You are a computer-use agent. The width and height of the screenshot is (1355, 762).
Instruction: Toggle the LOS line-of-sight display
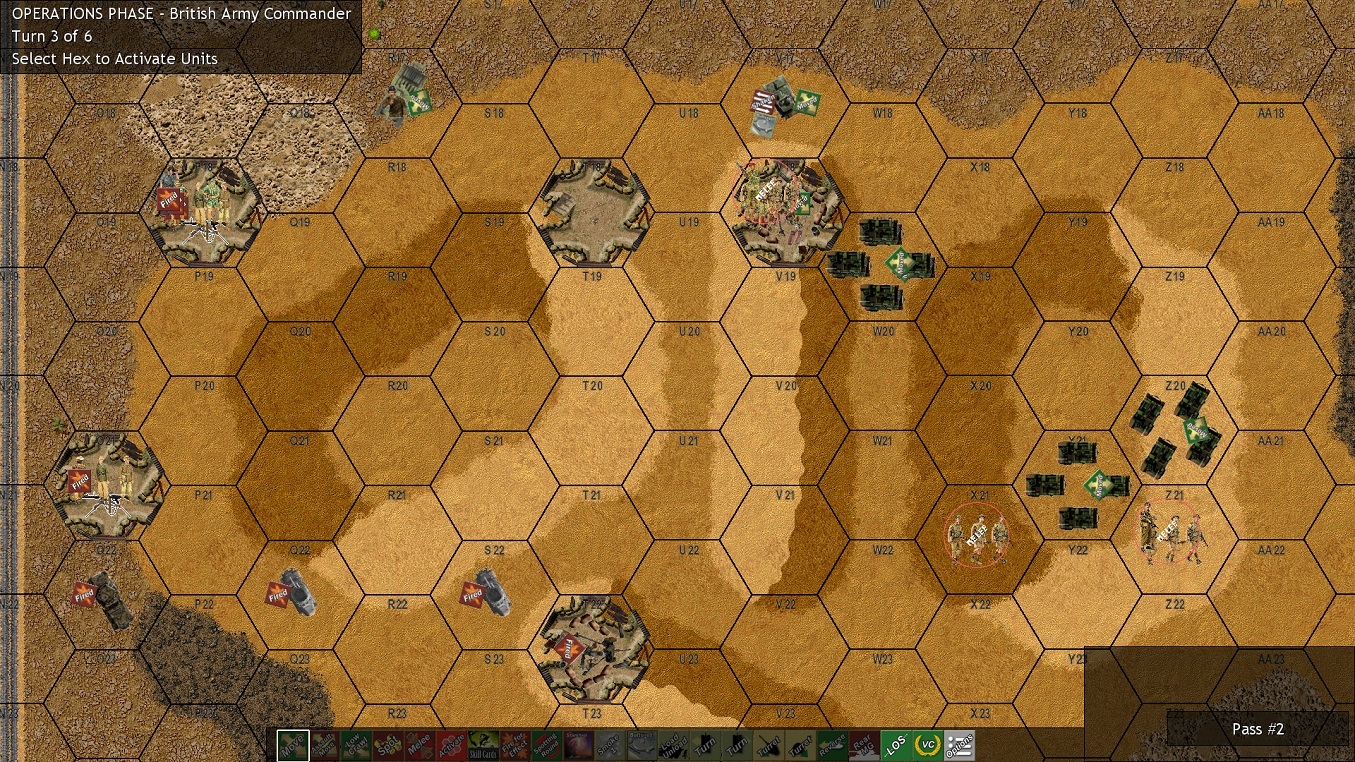pos(895,744)
